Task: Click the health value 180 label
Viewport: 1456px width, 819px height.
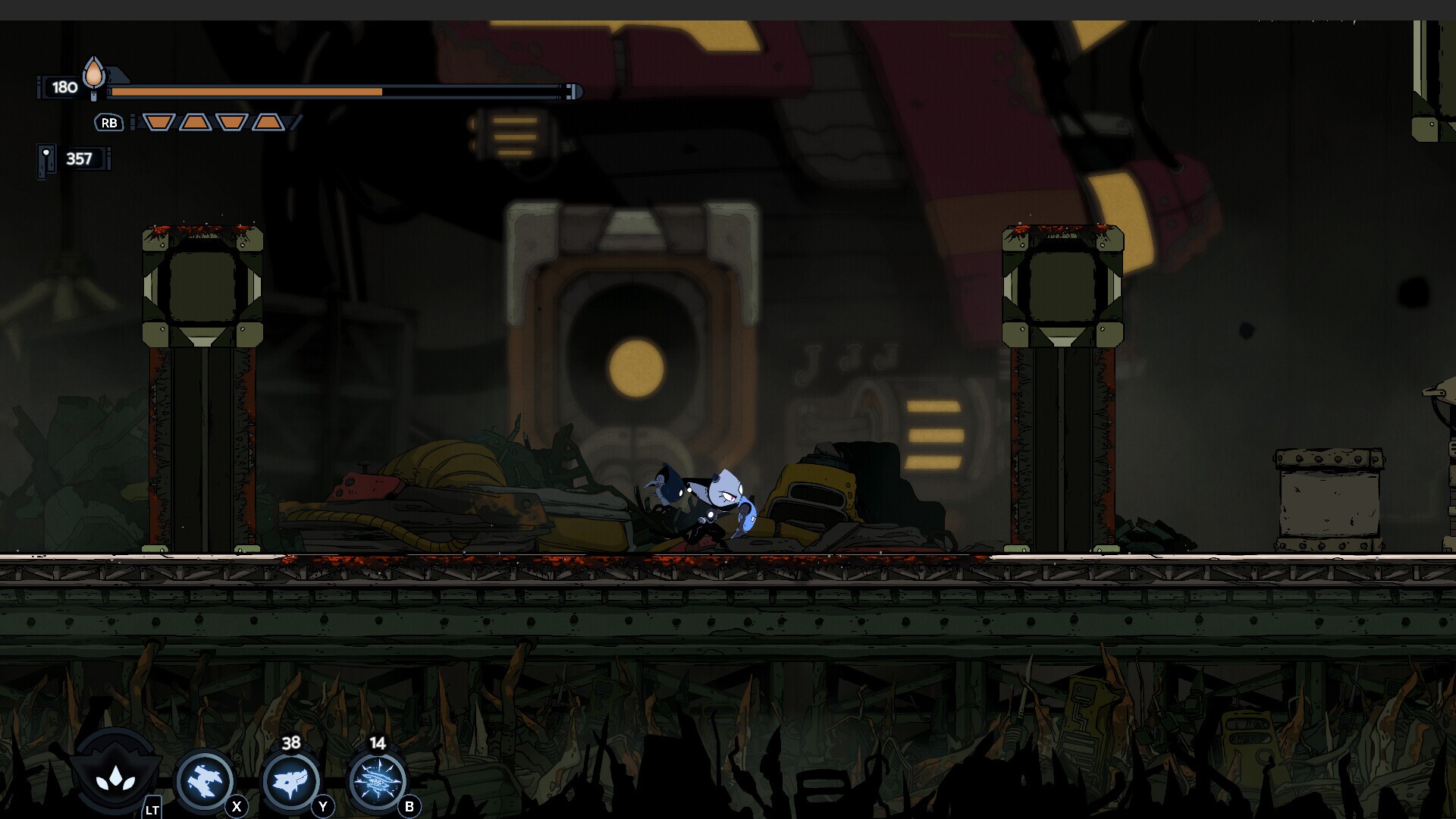Action: [63, 87]
